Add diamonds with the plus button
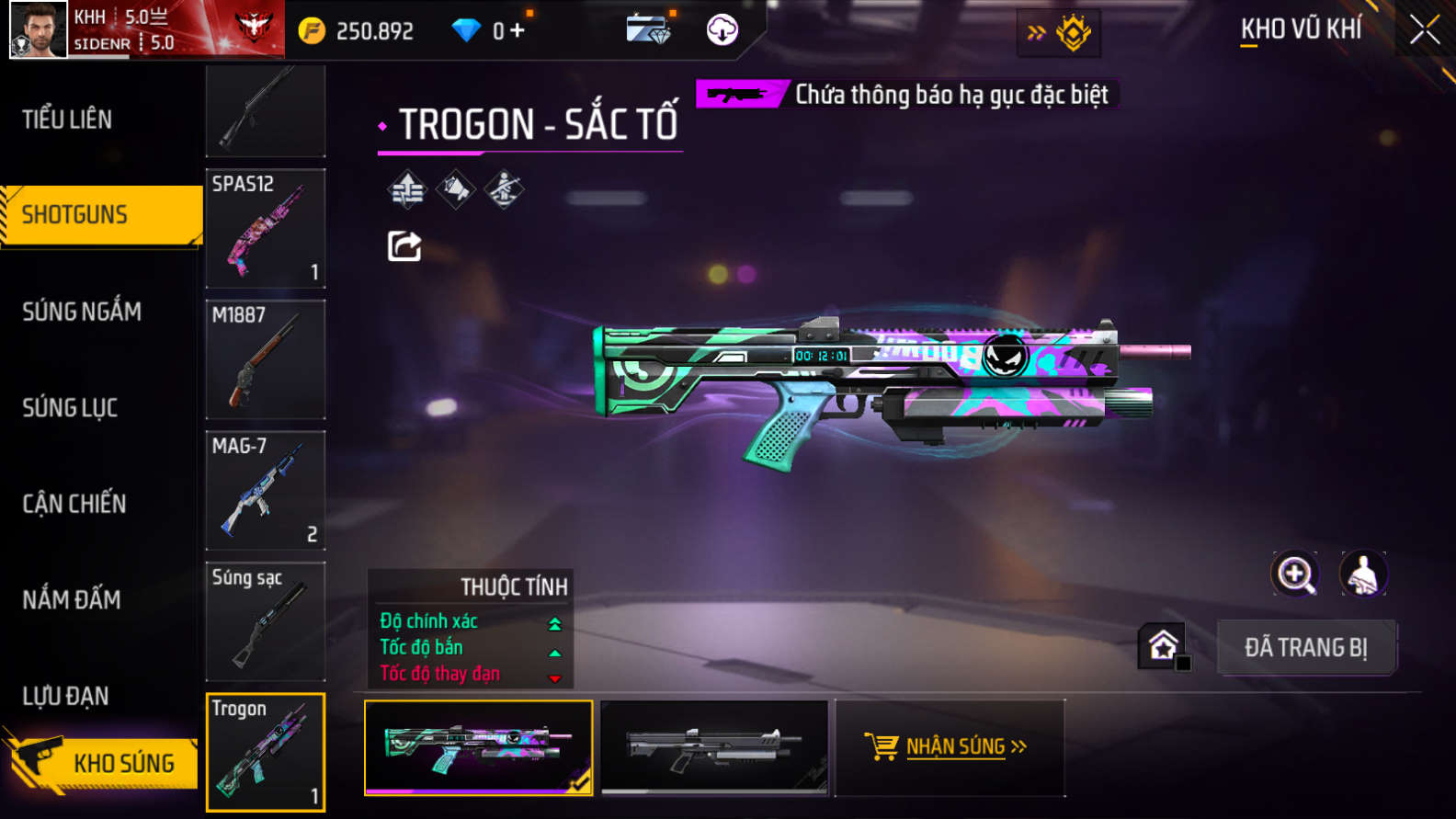 pyautogui.click(x=518, y=30)
